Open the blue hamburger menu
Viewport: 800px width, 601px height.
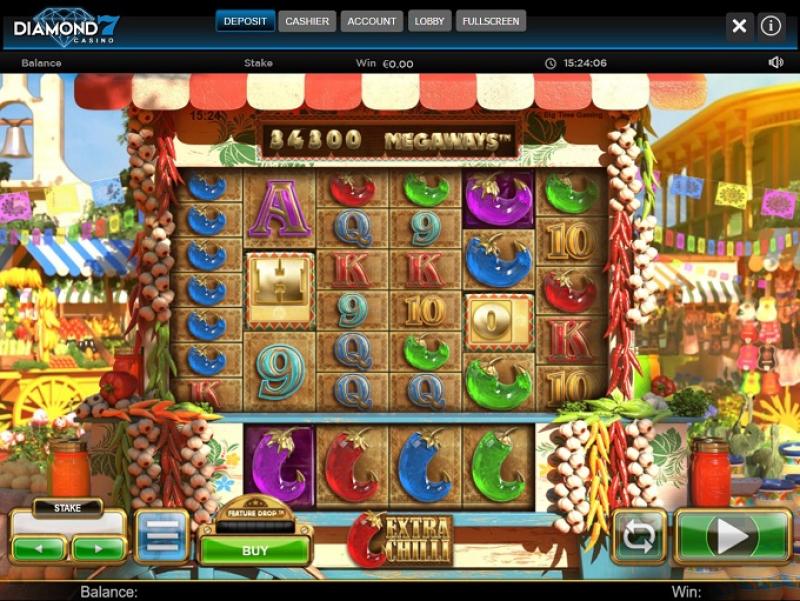(162, 537)
